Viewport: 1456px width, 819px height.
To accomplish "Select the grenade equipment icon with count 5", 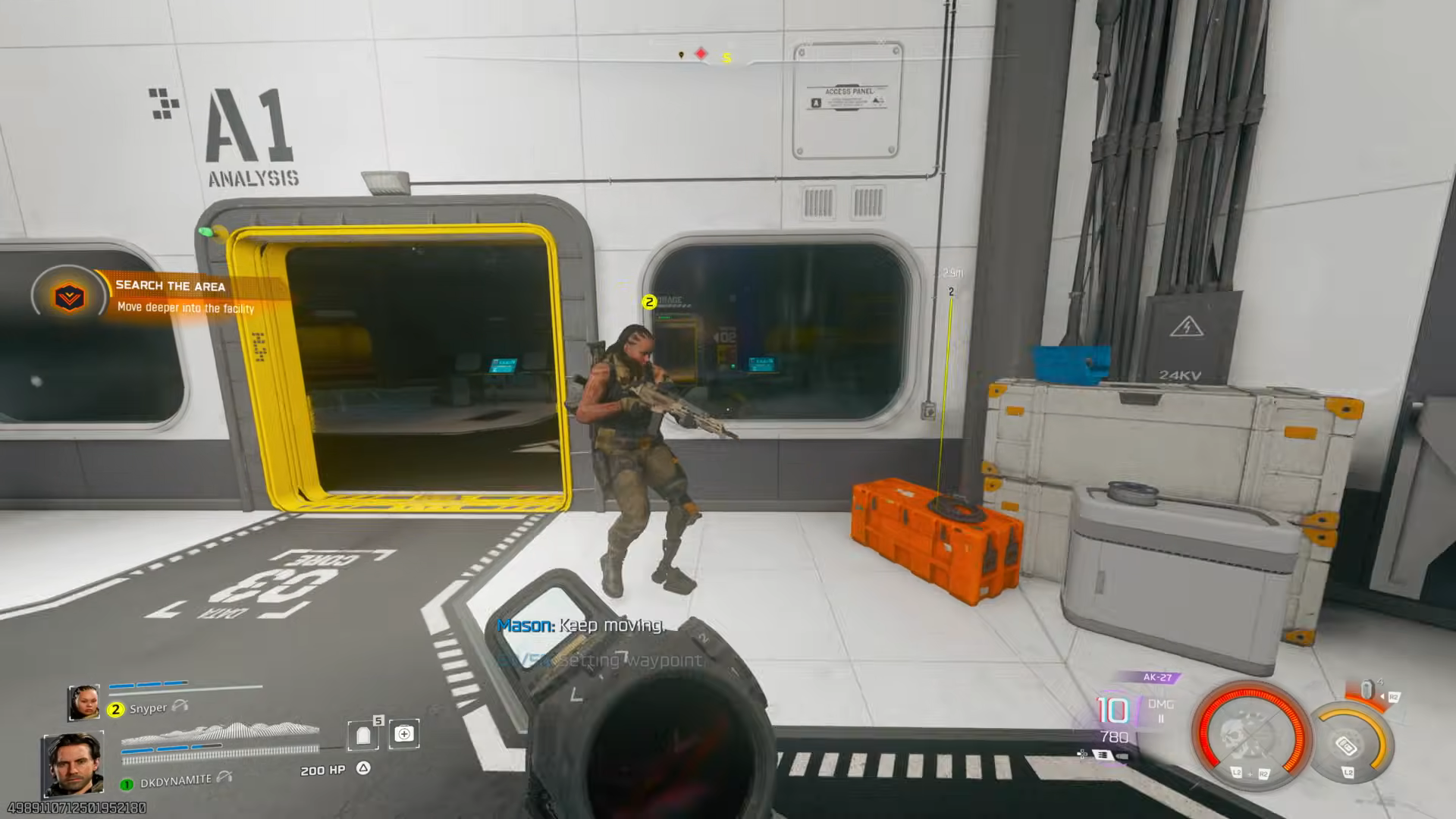I will click(363, 734).
